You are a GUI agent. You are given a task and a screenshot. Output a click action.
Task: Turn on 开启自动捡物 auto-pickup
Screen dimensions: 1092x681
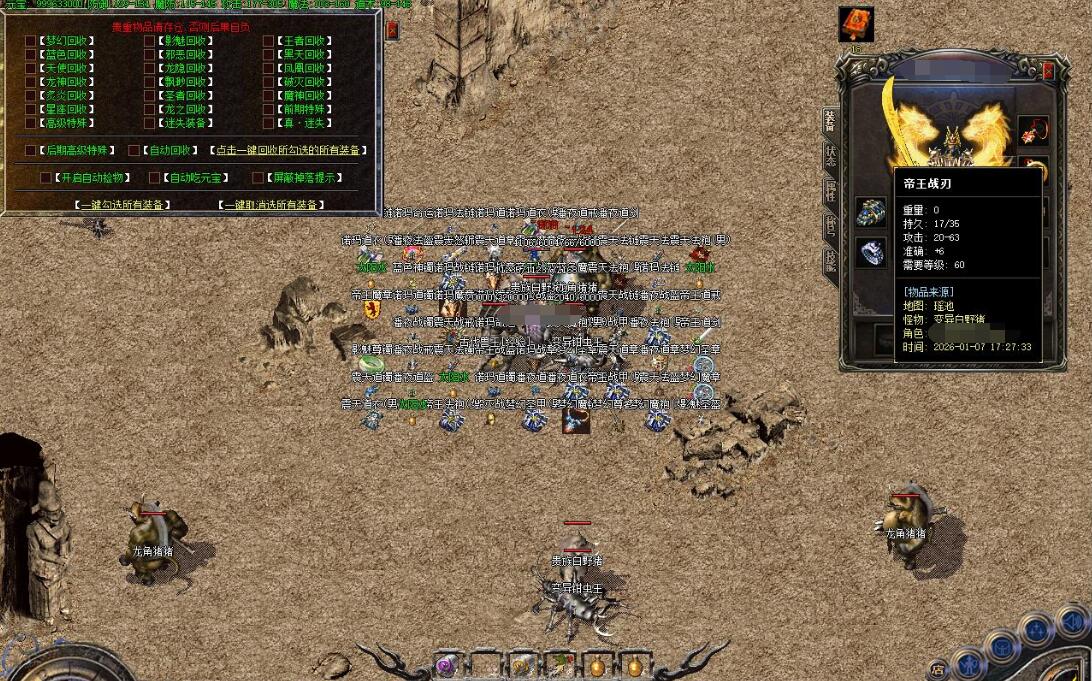pyautogui.click(x=46, y=177)
